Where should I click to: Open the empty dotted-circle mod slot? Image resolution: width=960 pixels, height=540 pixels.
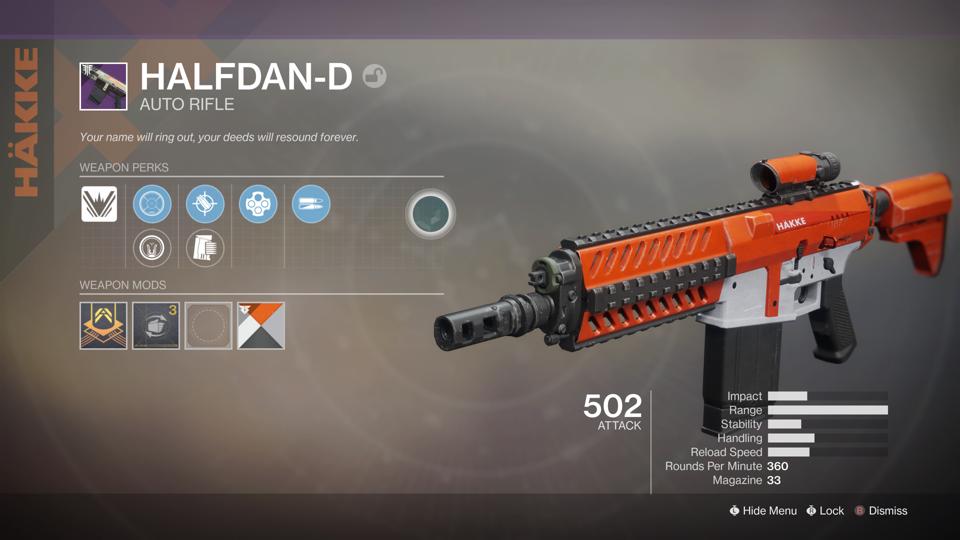pyautogui.click(x=208, y=326)
